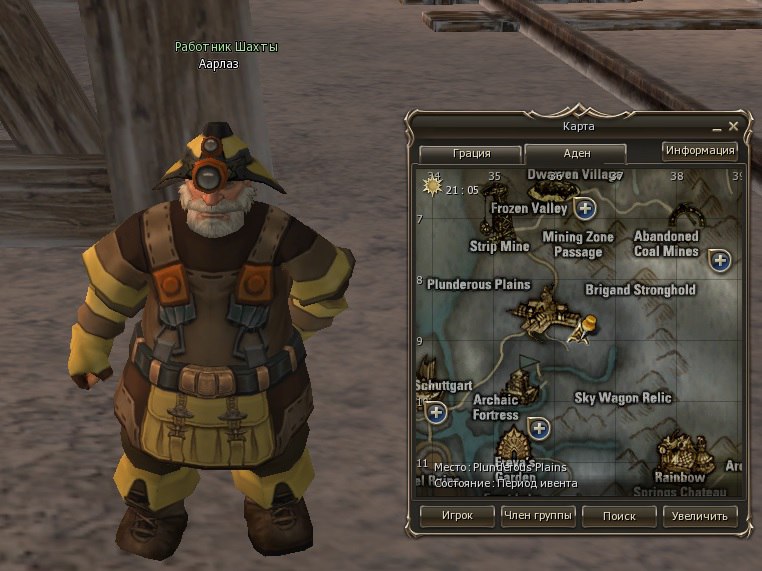Screen dimensions: 762x571
Task: Switch to the Грация map tab
Action: click(470, 154)
